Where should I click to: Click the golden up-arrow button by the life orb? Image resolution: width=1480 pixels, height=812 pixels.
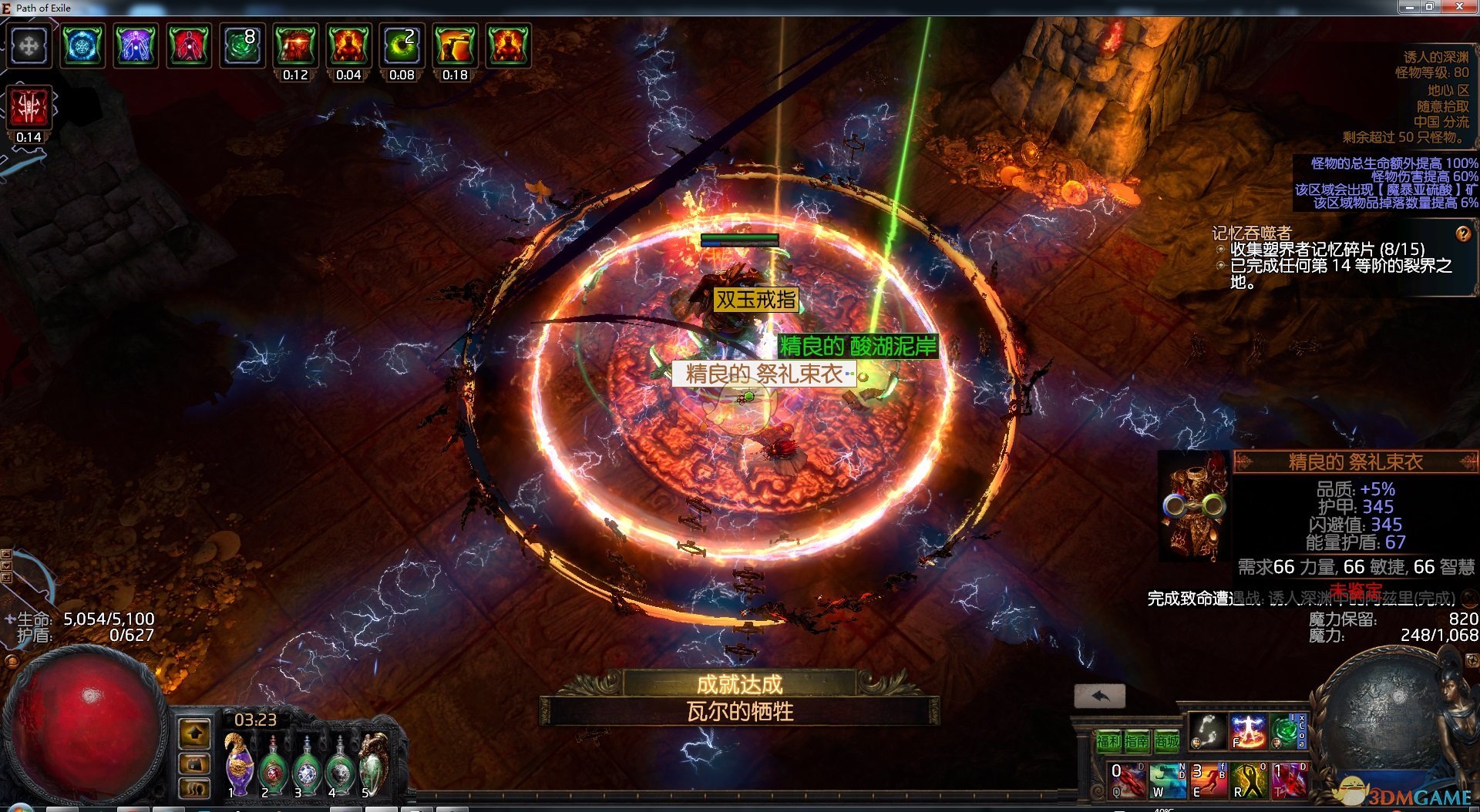(x=194, y=733)
